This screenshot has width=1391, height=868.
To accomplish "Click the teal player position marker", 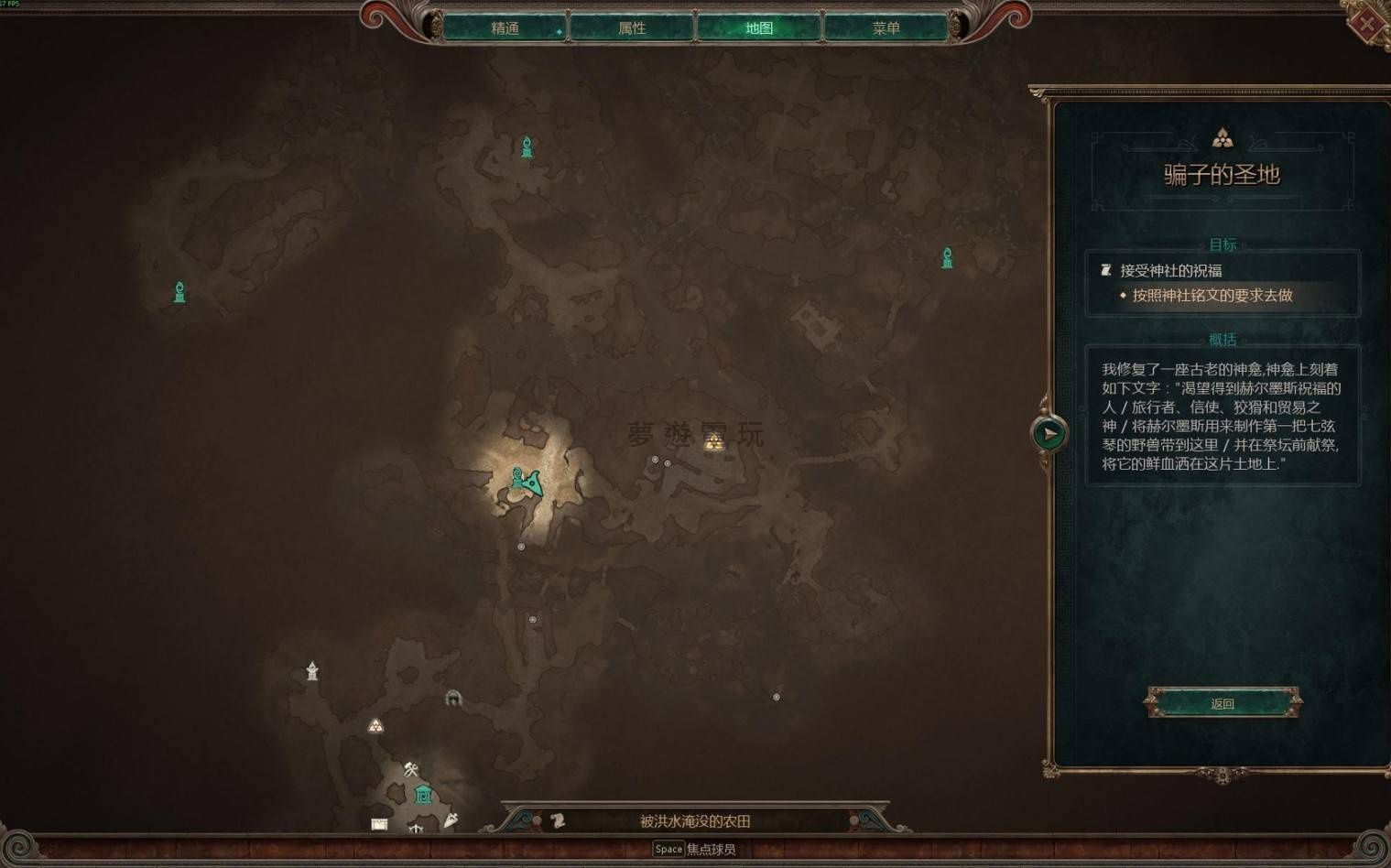I will pos(527,481).
